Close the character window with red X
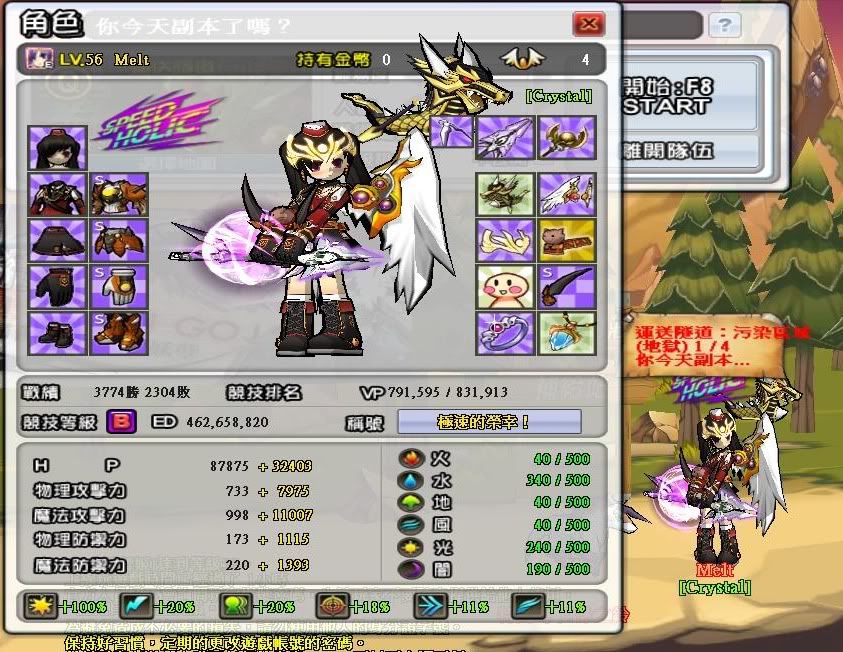This screenshot has height=652, width=843. (589, 24)
